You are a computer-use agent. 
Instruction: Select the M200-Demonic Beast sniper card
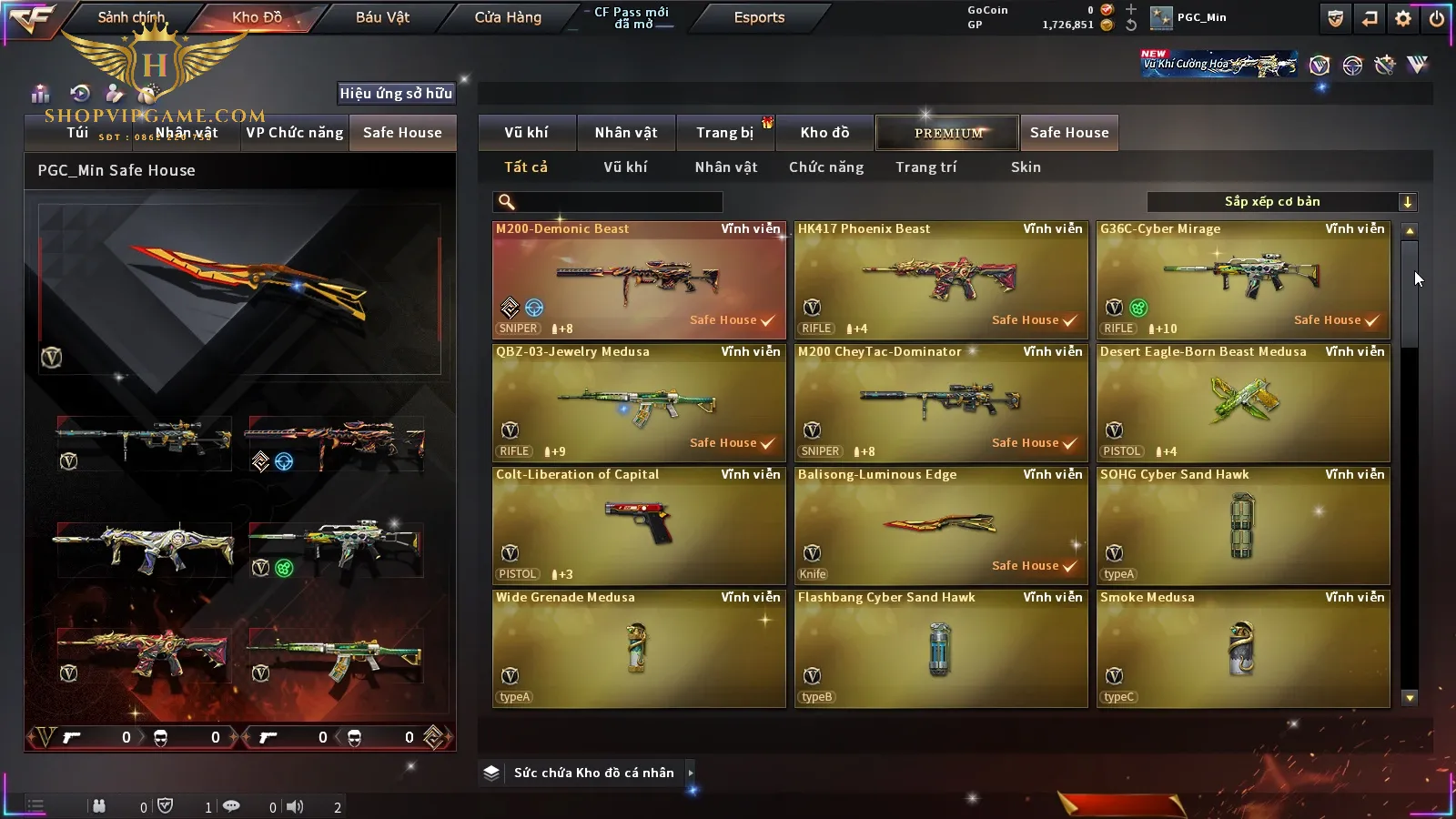[638, 279]
